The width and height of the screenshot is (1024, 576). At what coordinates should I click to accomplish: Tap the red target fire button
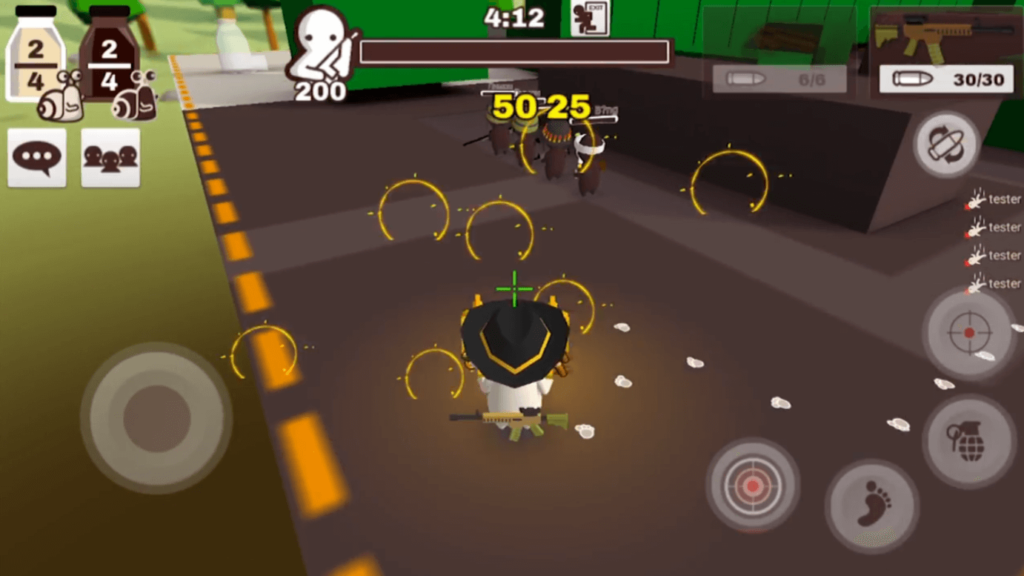[752, 485]
